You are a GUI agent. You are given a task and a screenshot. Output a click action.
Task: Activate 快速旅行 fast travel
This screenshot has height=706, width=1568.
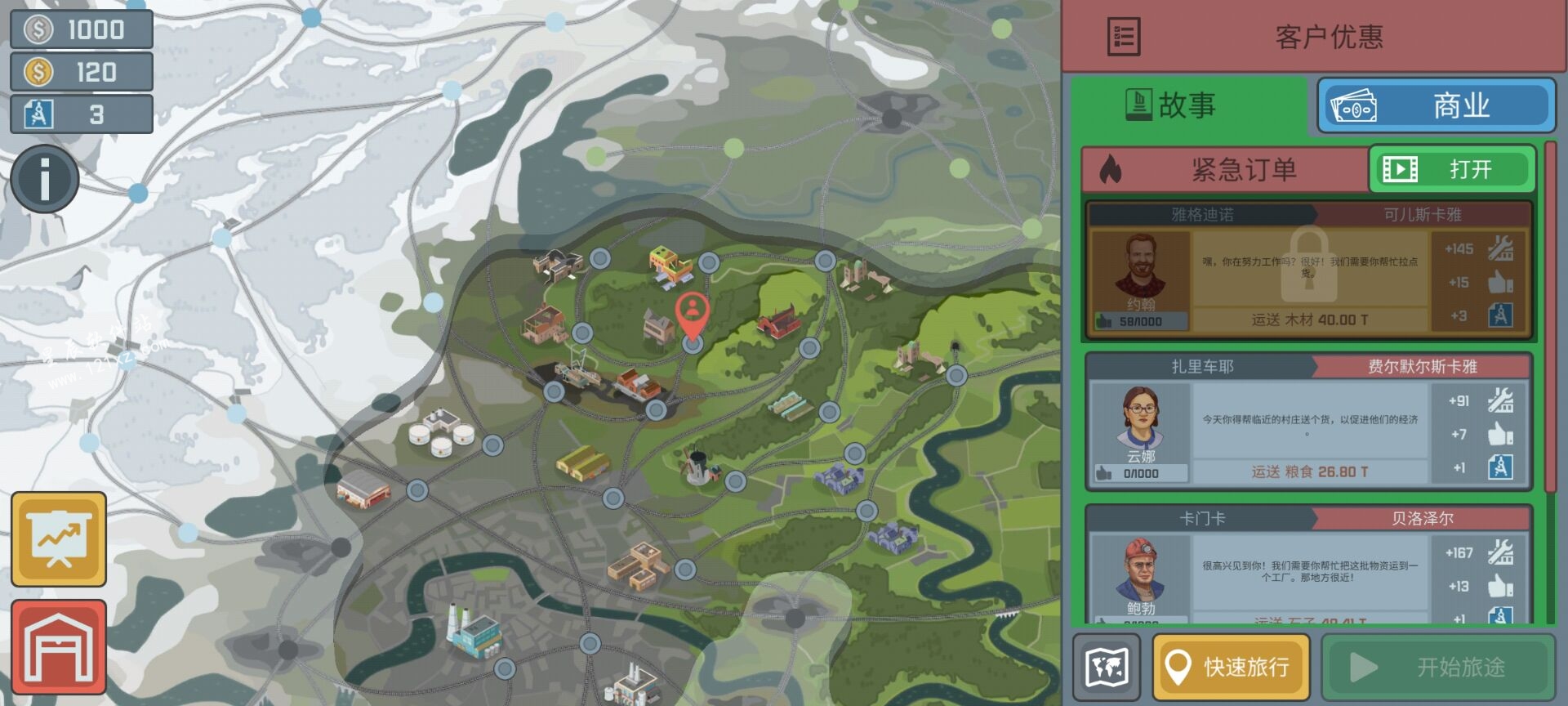coord(1231,667)
